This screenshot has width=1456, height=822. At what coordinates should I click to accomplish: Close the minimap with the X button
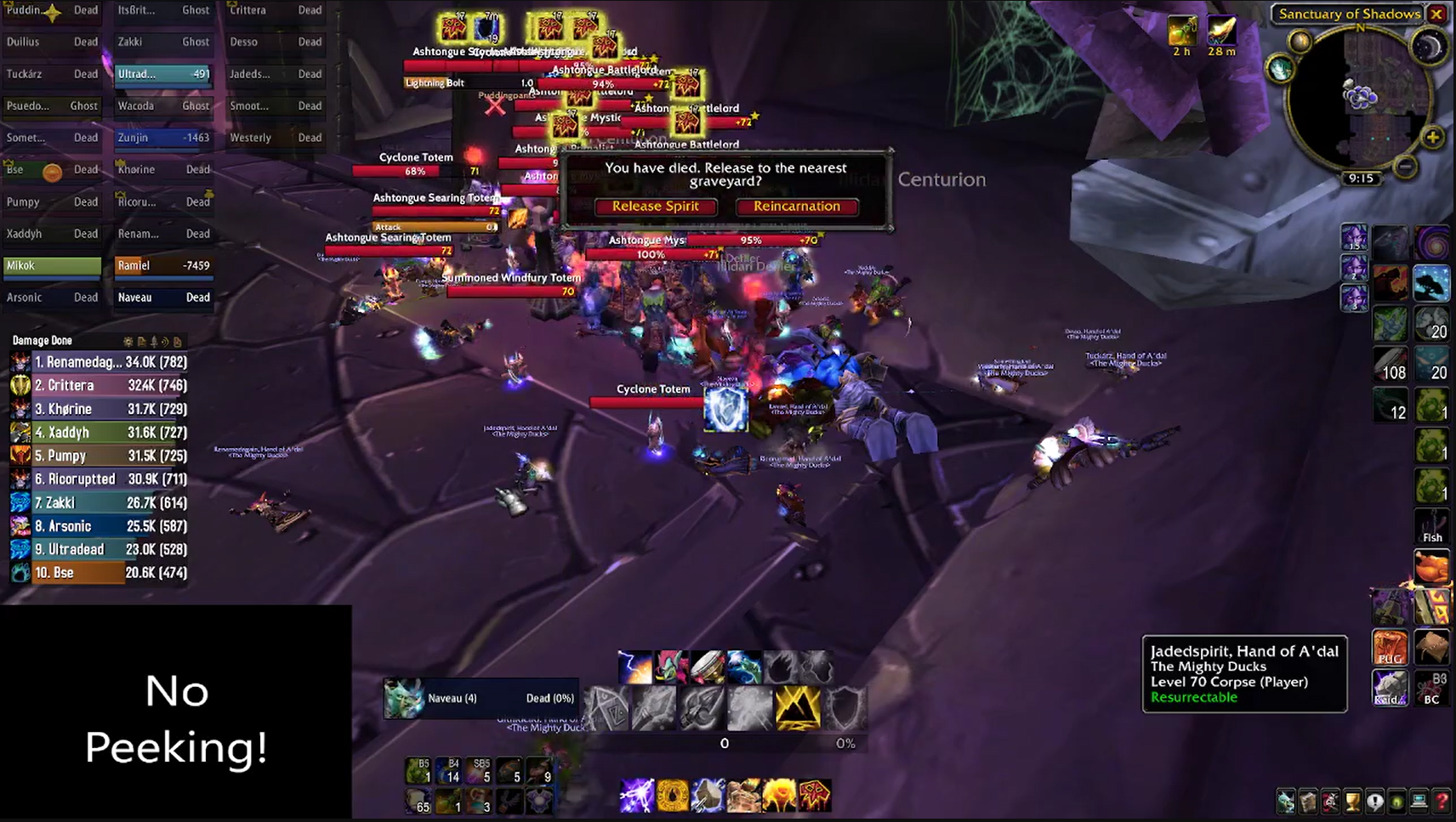click(x=1436, y=14)
